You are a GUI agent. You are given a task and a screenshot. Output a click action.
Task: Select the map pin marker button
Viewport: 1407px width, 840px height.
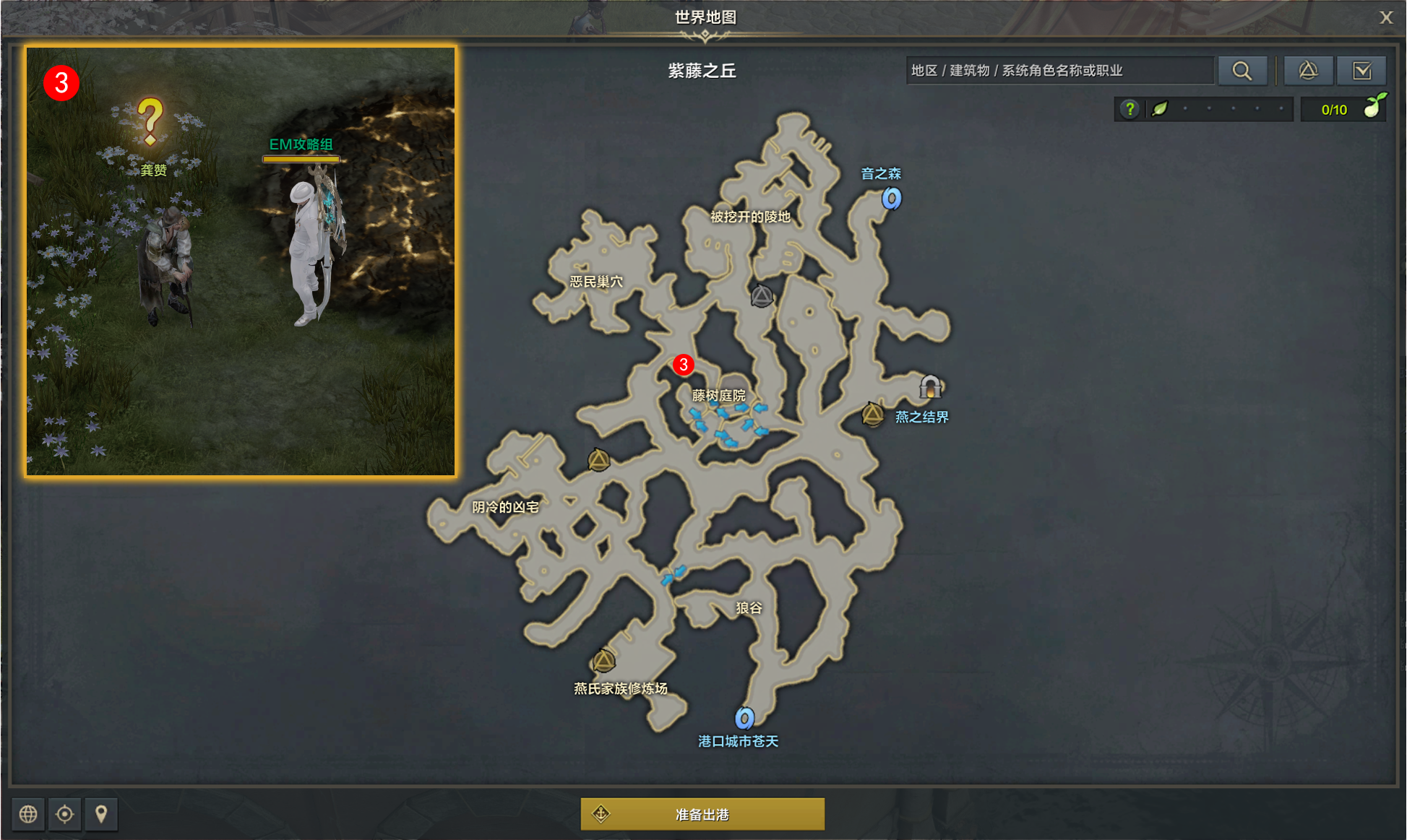101,814
